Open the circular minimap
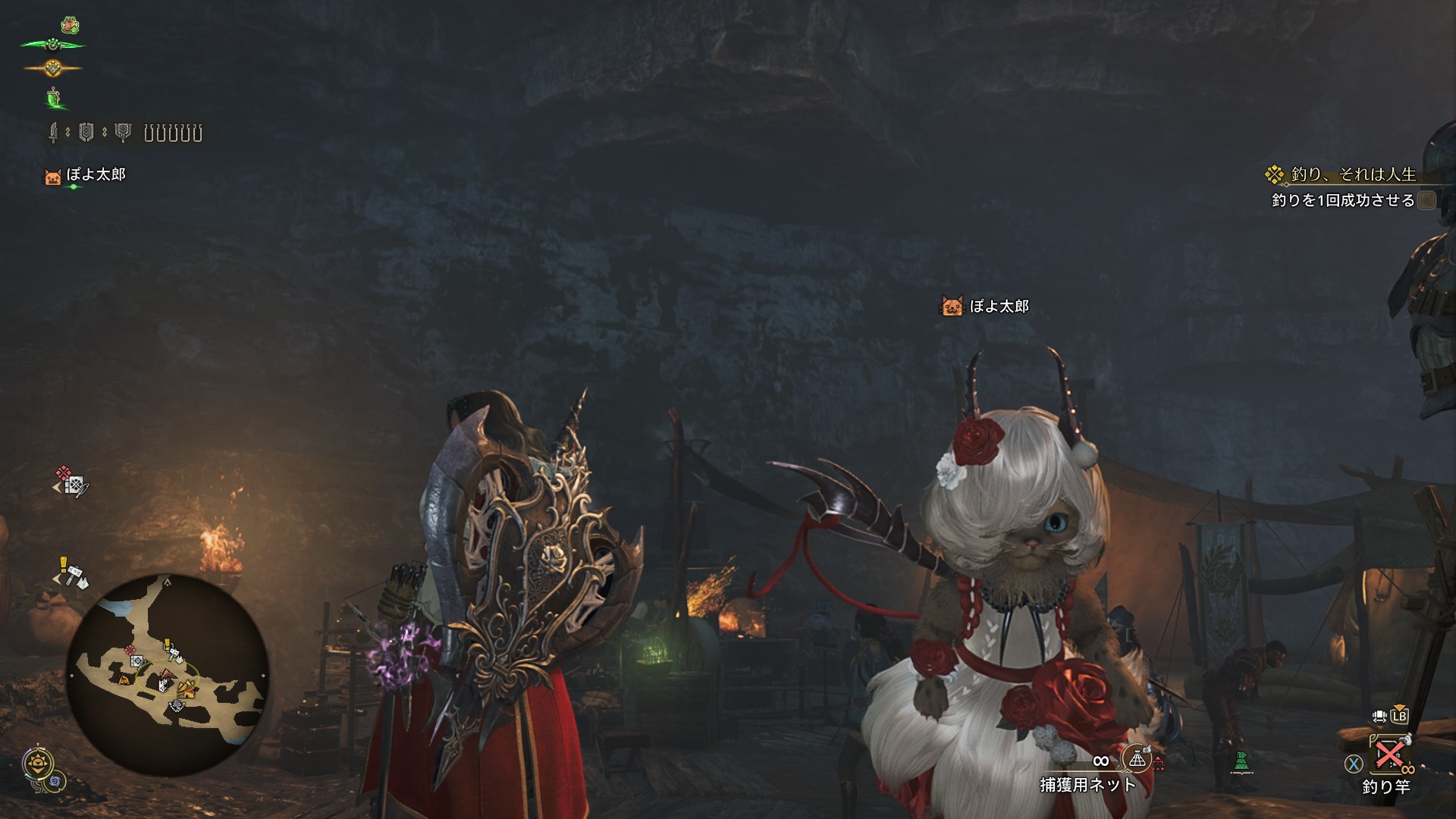The height and width of the screenshot is (819, 1456). 168,674
